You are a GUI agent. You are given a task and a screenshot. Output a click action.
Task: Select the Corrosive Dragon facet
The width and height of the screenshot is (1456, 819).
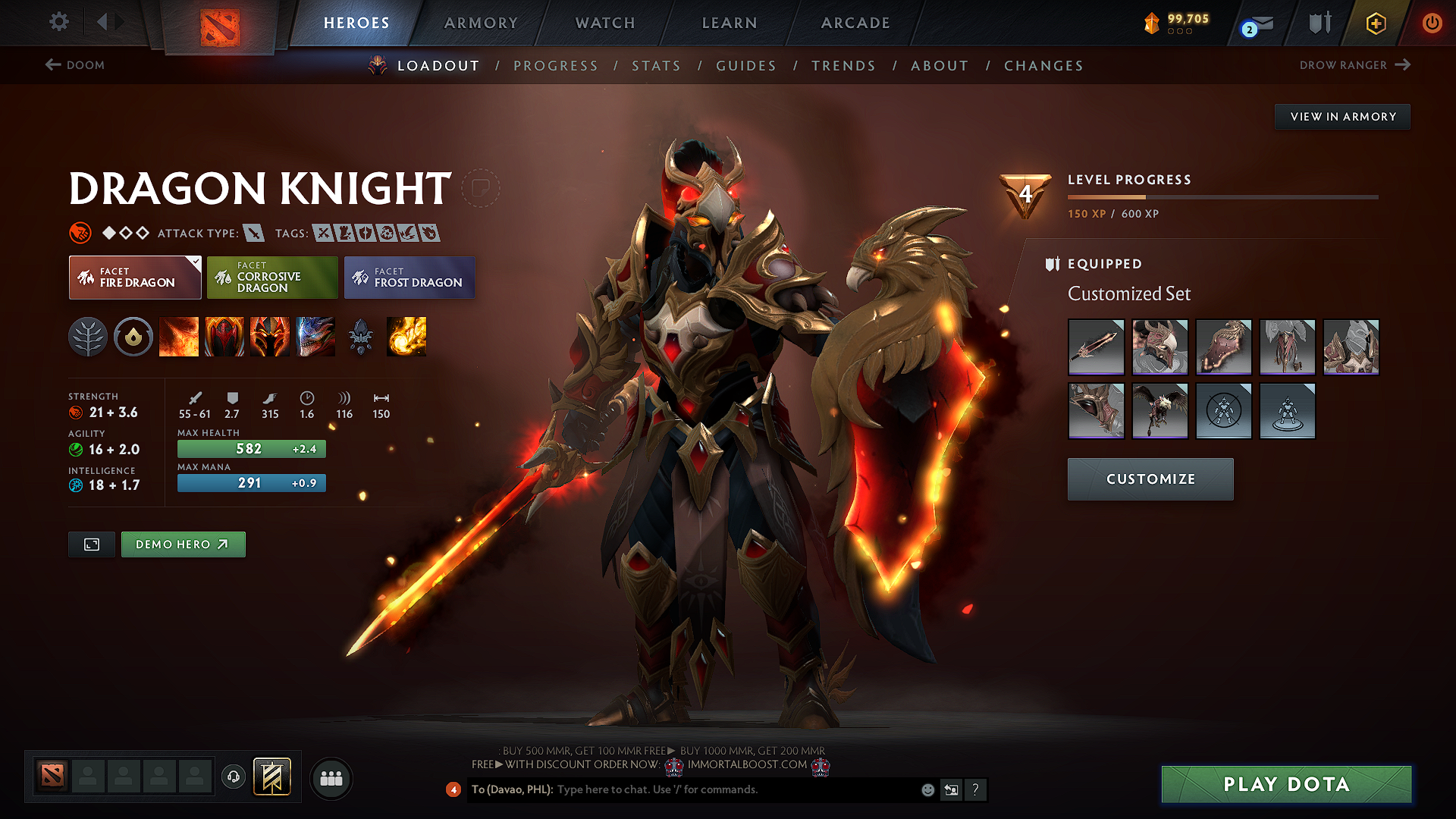tap(272, 277)
